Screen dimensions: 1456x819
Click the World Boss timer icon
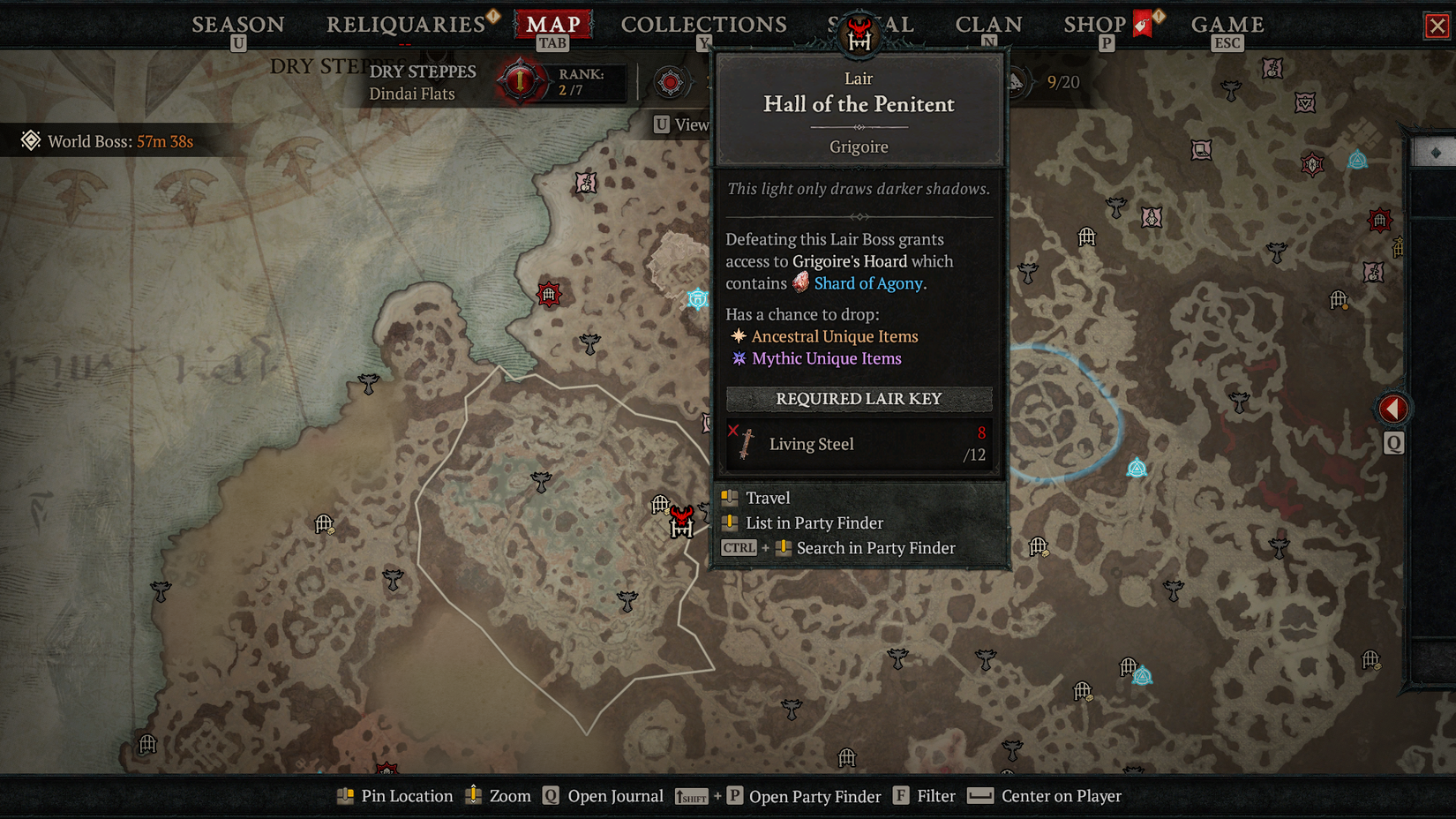click(x=33, y=140)
